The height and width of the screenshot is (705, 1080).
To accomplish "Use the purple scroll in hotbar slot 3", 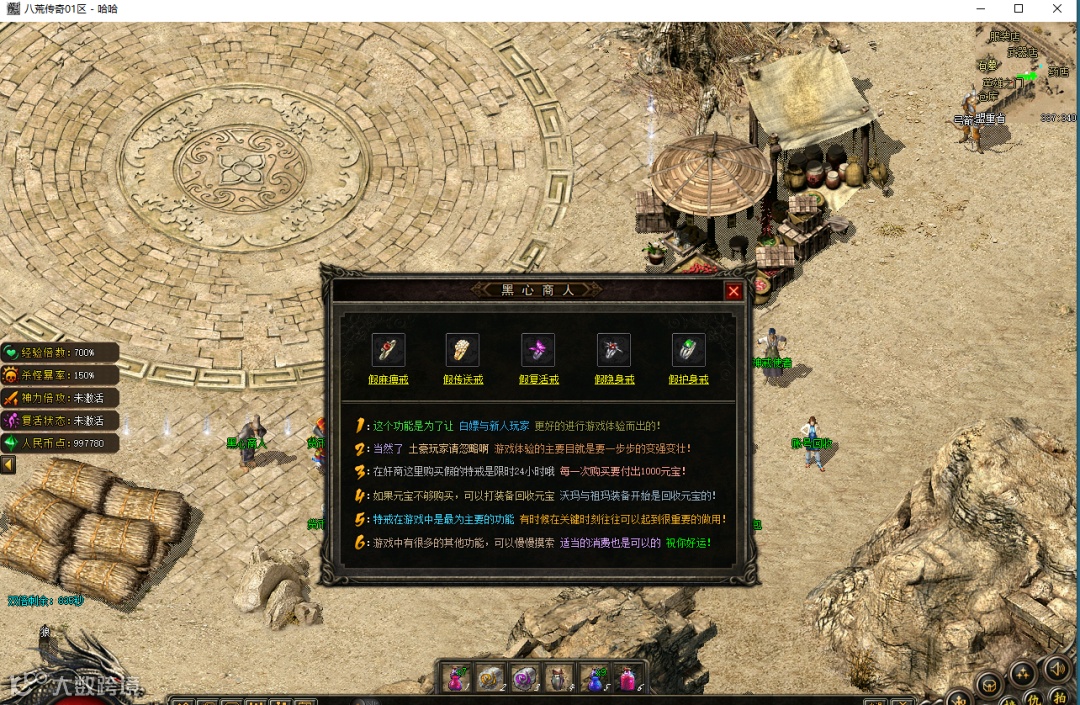I will (x=525, y=678).
